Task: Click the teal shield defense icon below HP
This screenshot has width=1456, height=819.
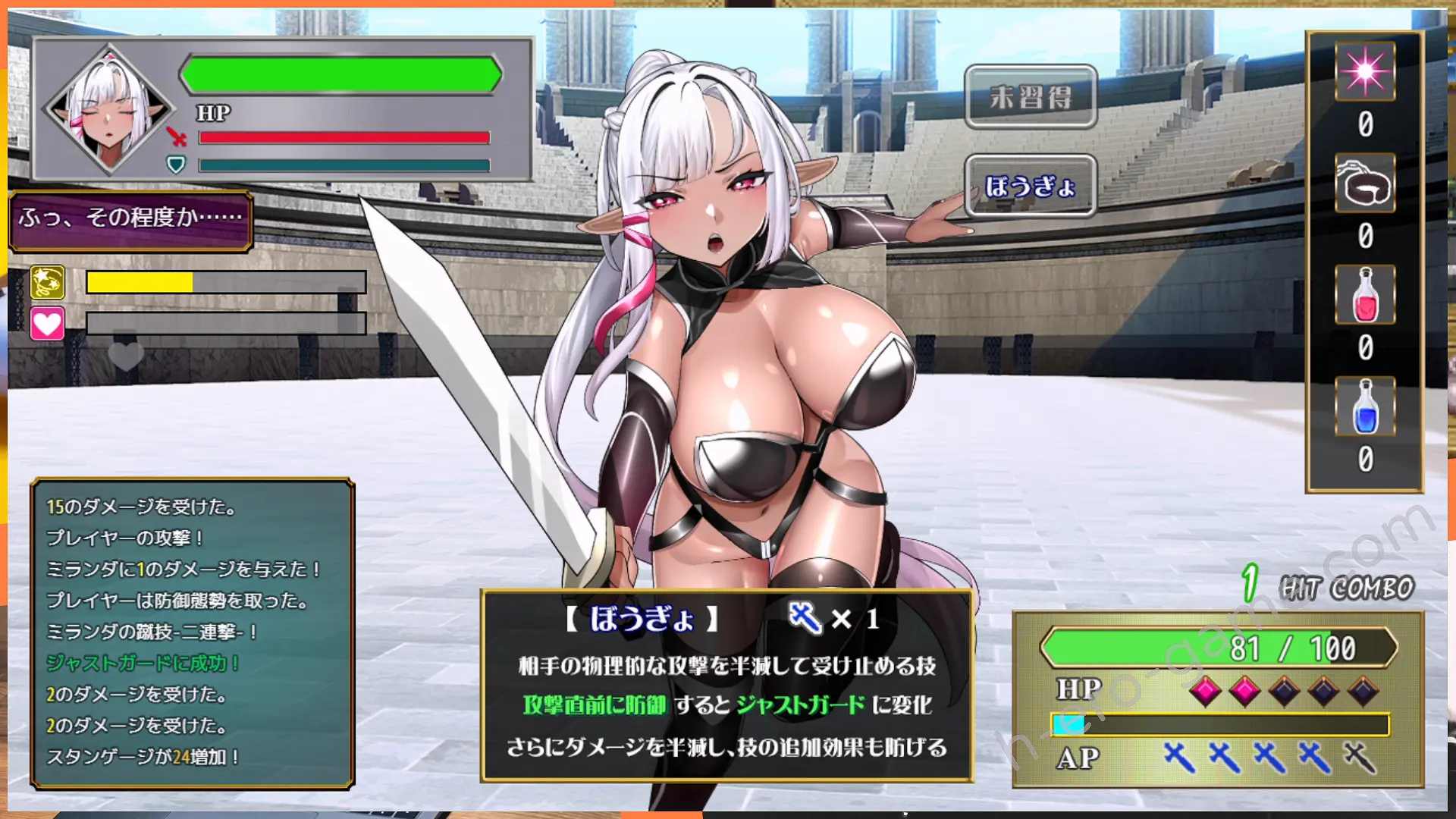Action: [175, 164]
